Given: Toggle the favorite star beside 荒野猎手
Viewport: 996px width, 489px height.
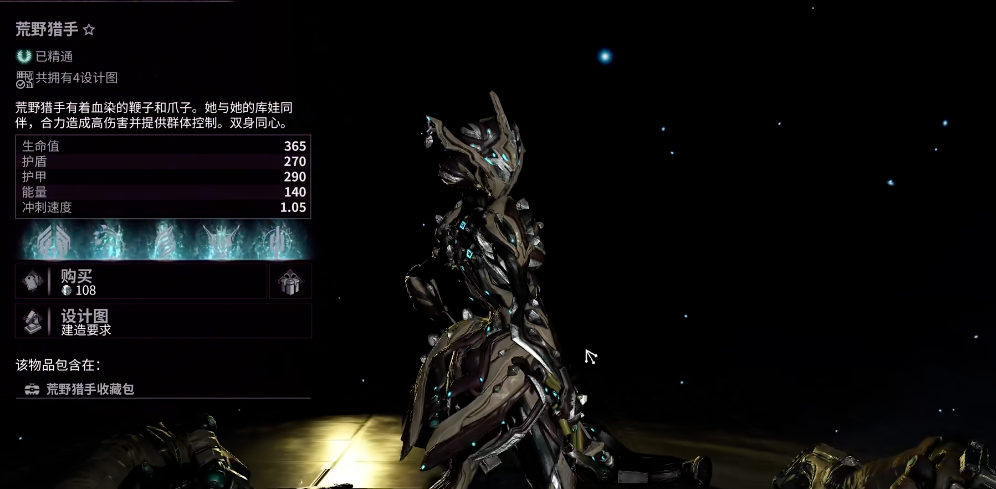Looking at the screenshot, I should pyautogui.click(x=89, y=31).
